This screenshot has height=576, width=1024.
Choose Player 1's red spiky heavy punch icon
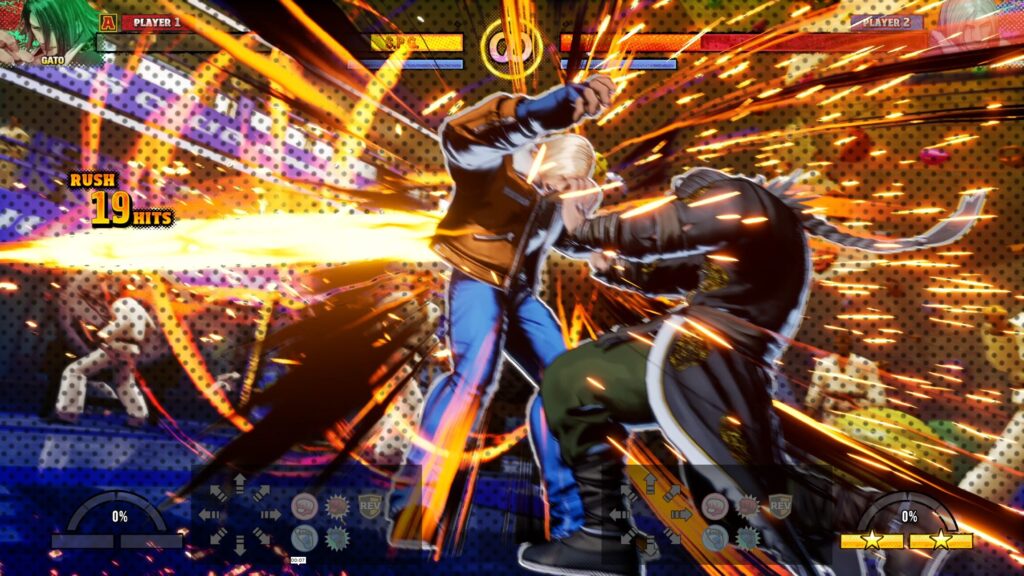pyautogui.click(x=338, y=506)
